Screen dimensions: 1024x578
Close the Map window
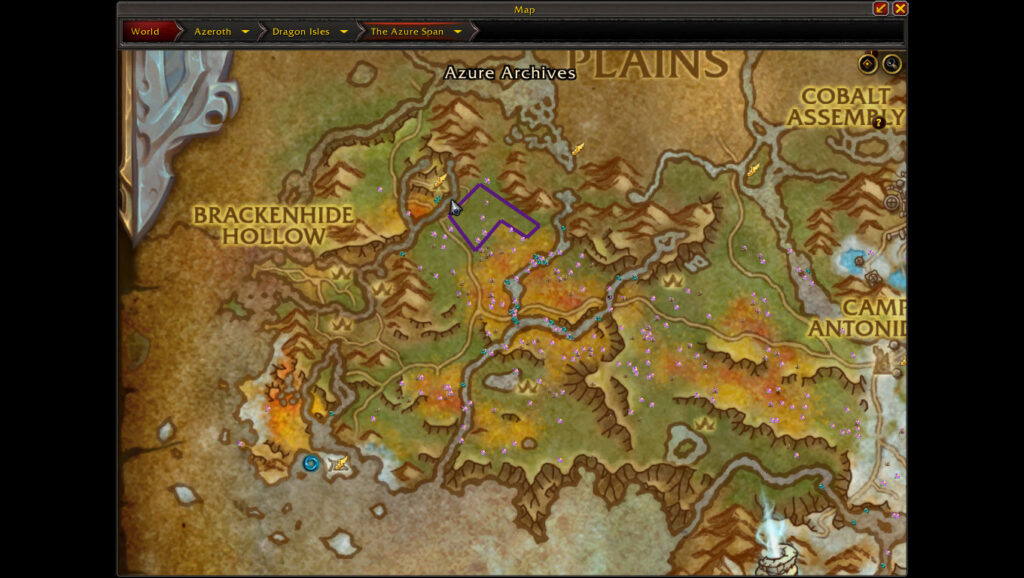(900, 9)
